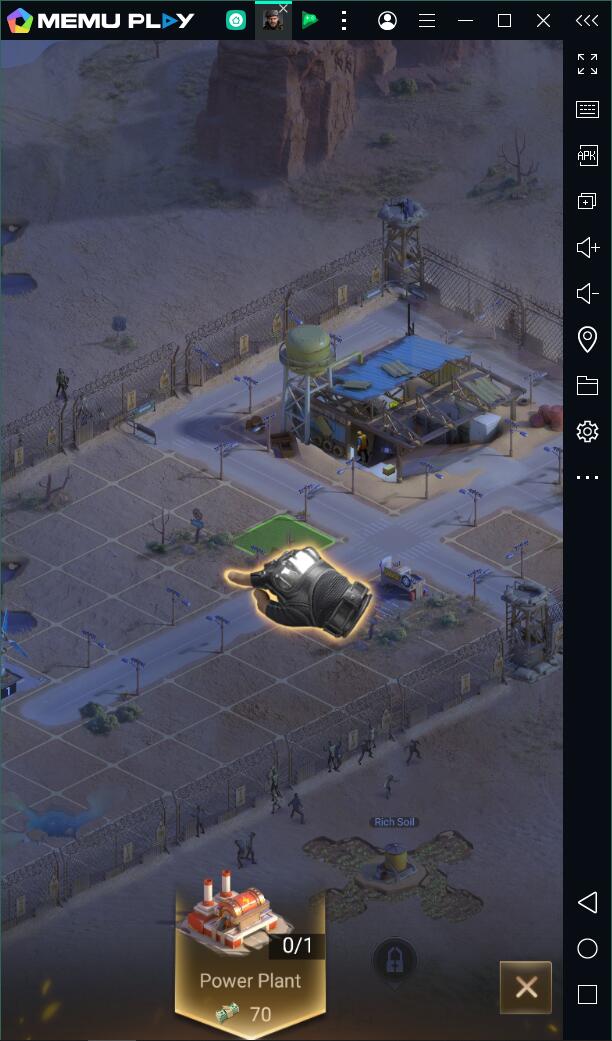This screenshot has width=612, height=1041.
Task: Open the multi-instance window tool
Action: click(587, 201)
